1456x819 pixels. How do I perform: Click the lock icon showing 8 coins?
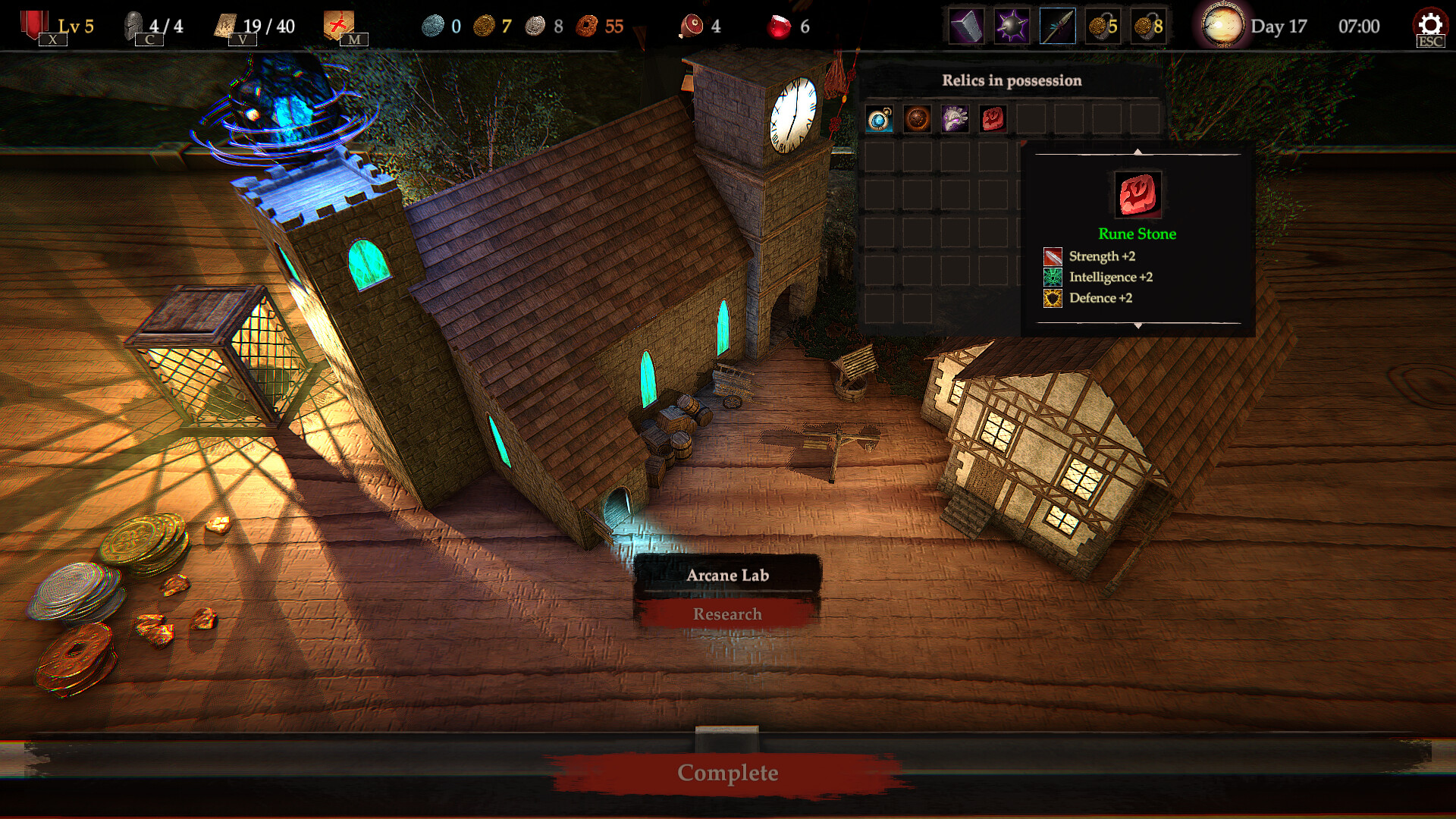(1150, 24)
